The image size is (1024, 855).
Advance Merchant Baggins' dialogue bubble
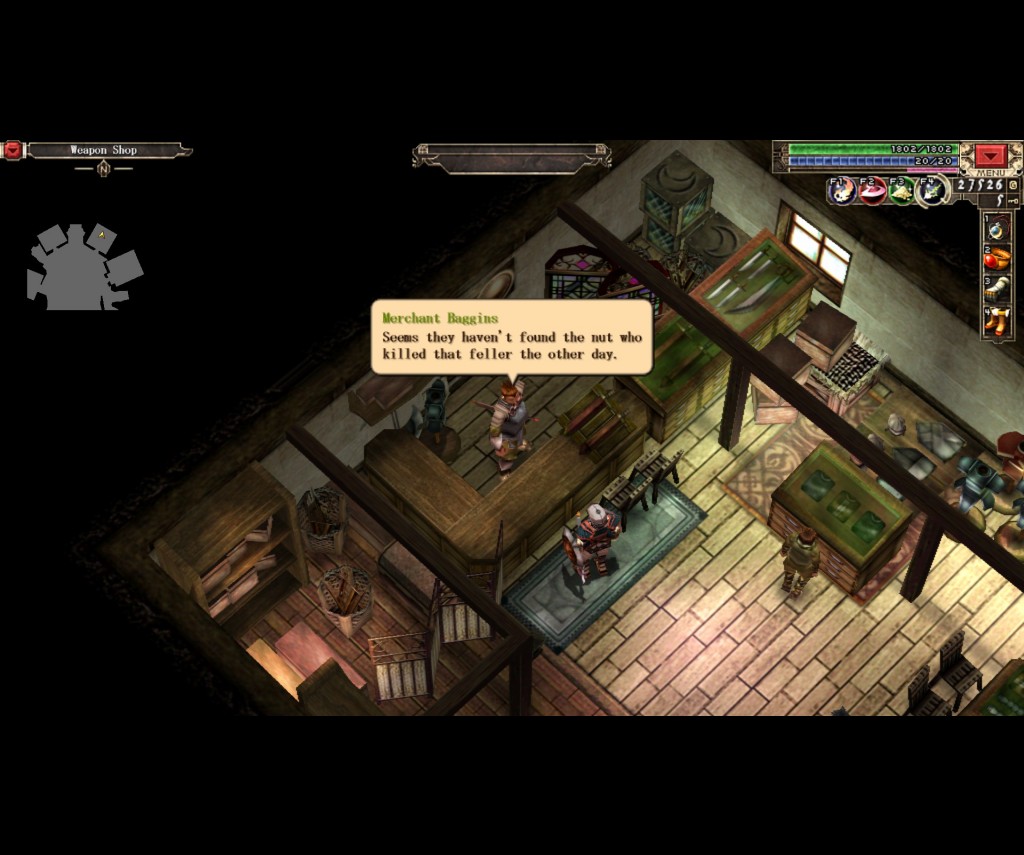tap(511, 338)
